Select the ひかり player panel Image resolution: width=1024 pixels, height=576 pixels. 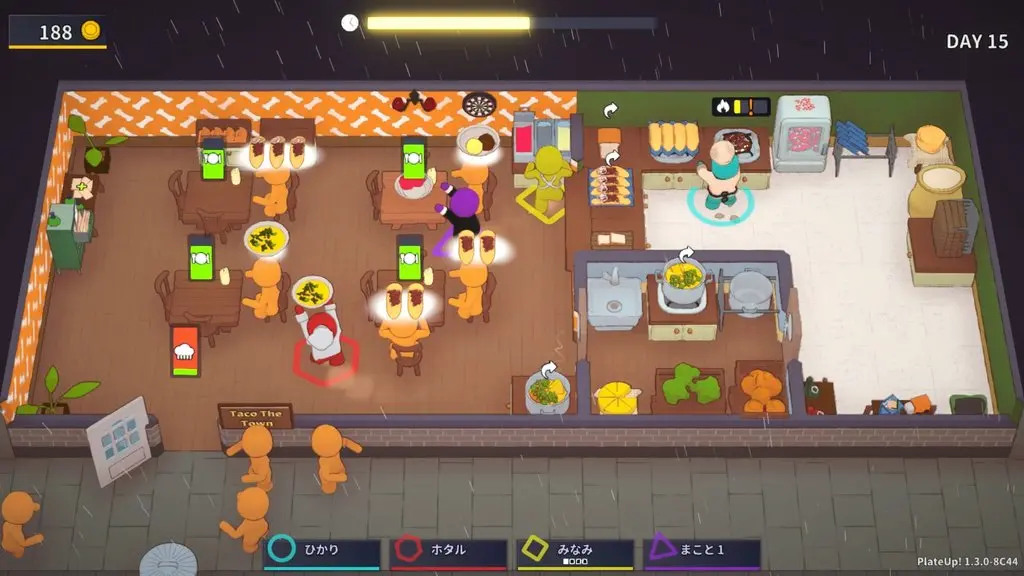(322, 551)
